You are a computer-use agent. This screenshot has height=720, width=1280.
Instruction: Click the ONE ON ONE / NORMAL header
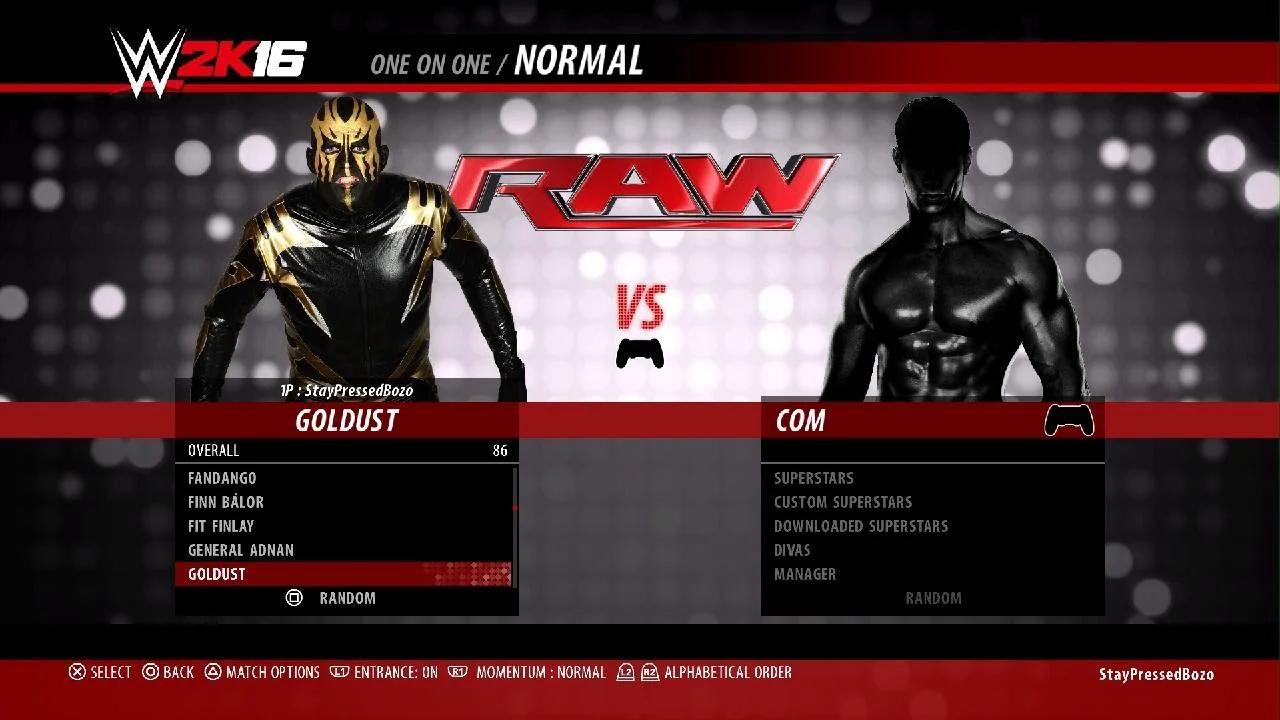(x=506, y=63)
